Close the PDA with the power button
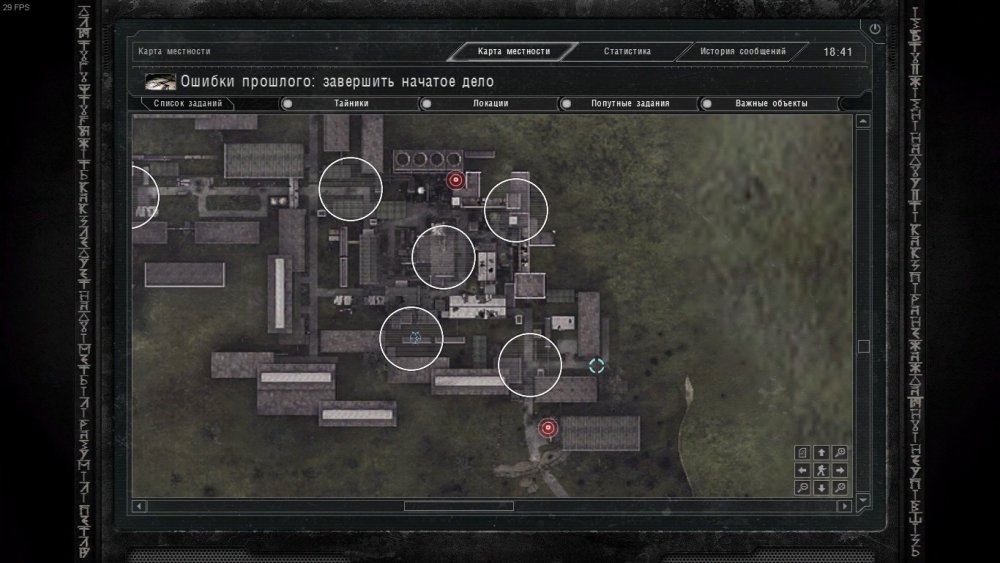The height and width of the screenshot is (563, 1000). 876,29
